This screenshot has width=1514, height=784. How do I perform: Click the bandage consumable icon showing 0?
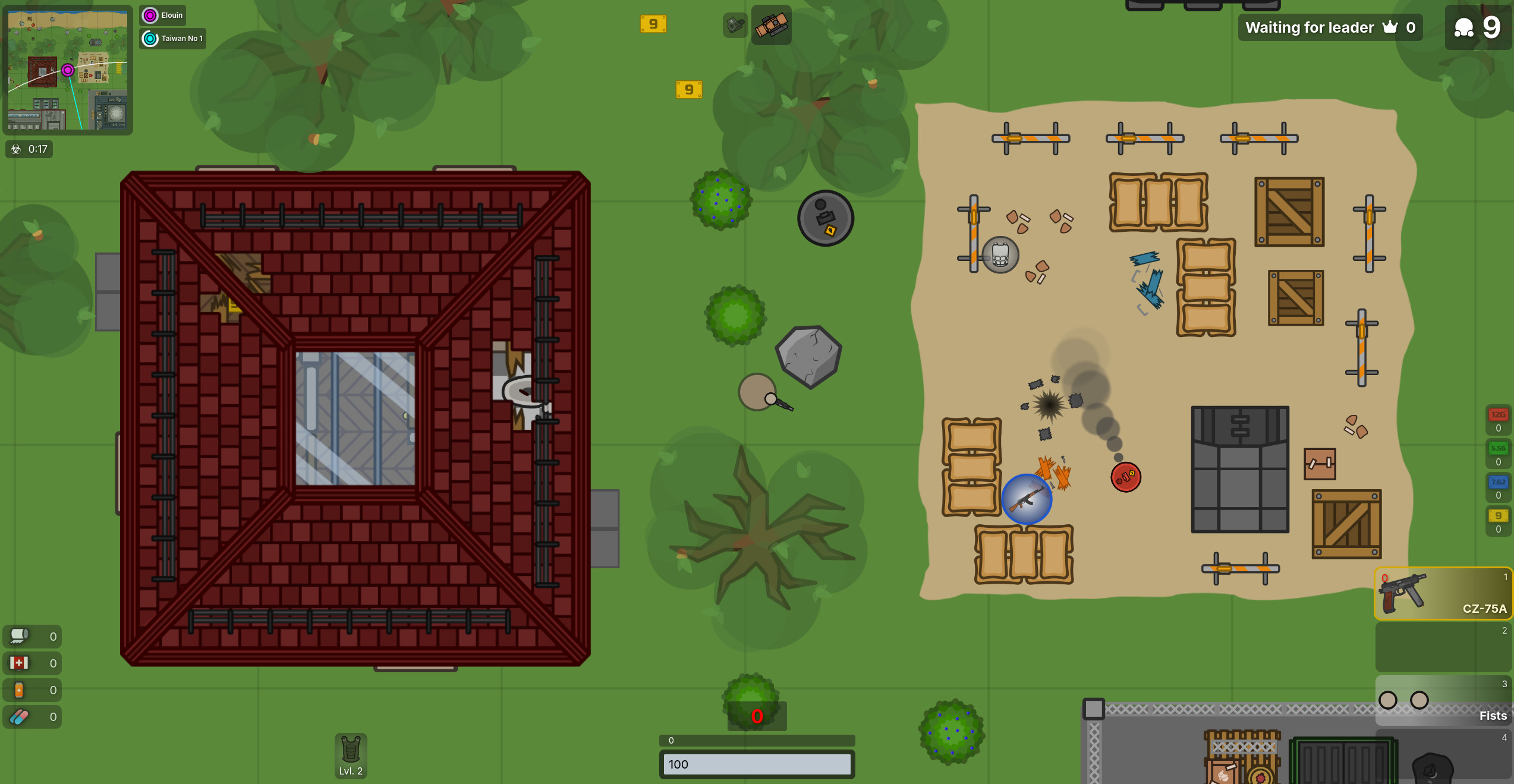click(x=19, y=636)
